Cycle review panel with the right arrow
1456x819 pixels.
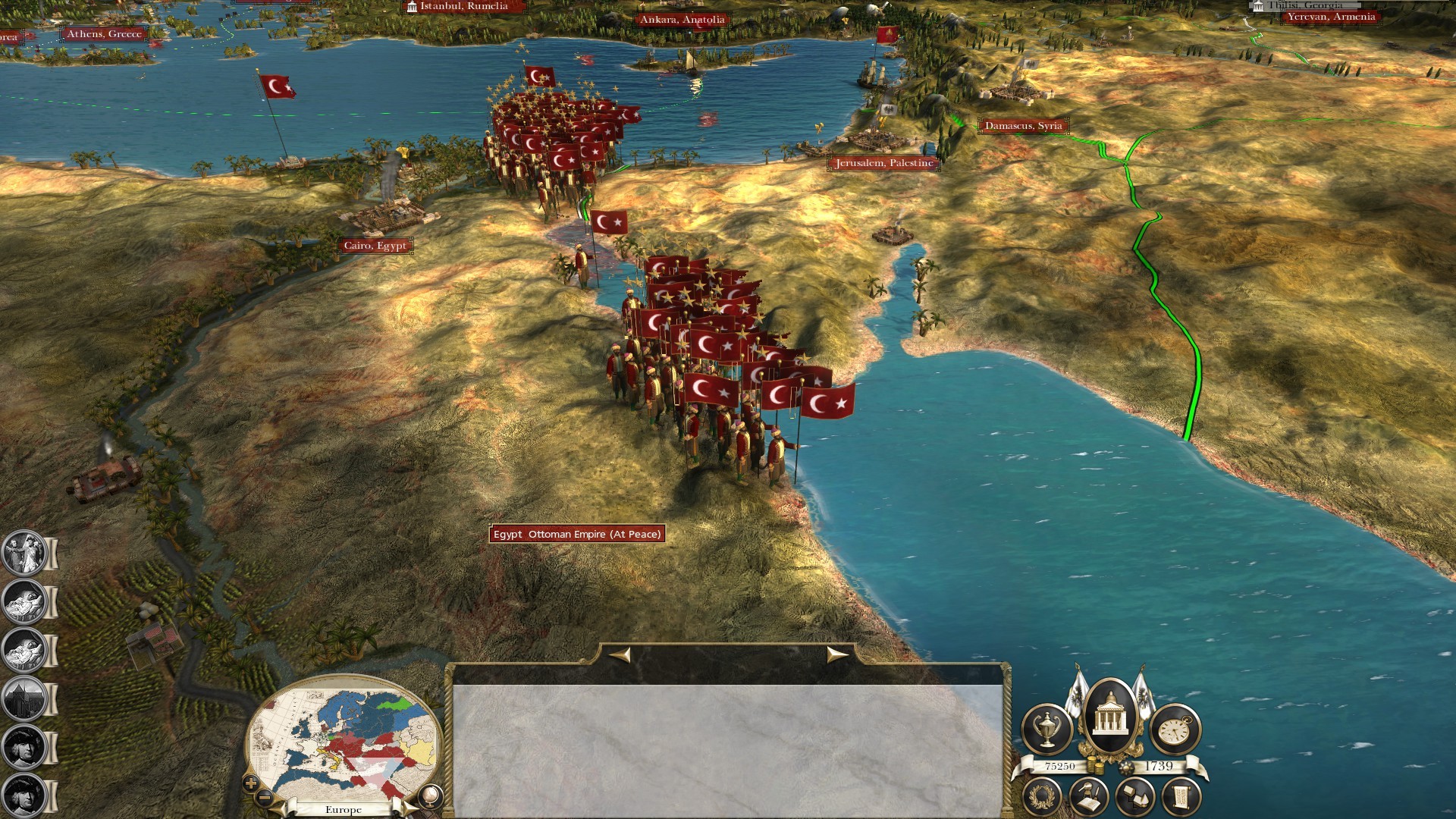click(836, 654)
